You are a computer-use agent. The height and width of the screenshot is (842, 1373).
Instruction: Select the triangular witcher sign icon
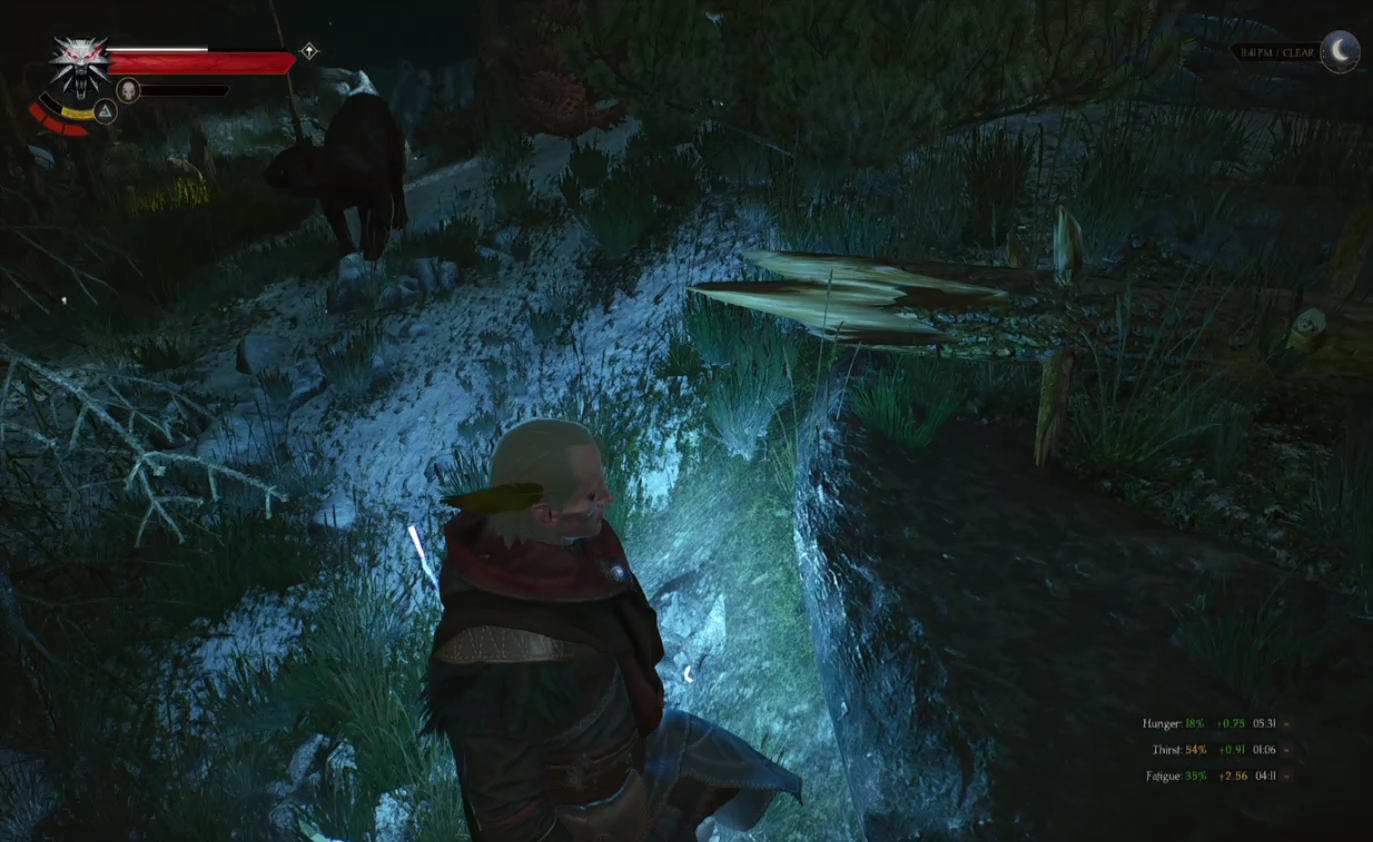(105, 111)
